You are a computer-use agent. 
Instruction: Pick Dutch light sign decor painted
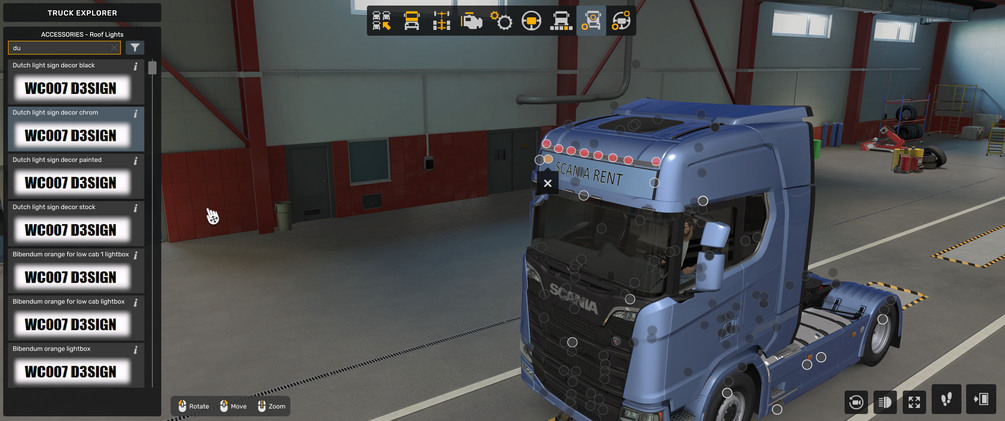coord(70,182)
